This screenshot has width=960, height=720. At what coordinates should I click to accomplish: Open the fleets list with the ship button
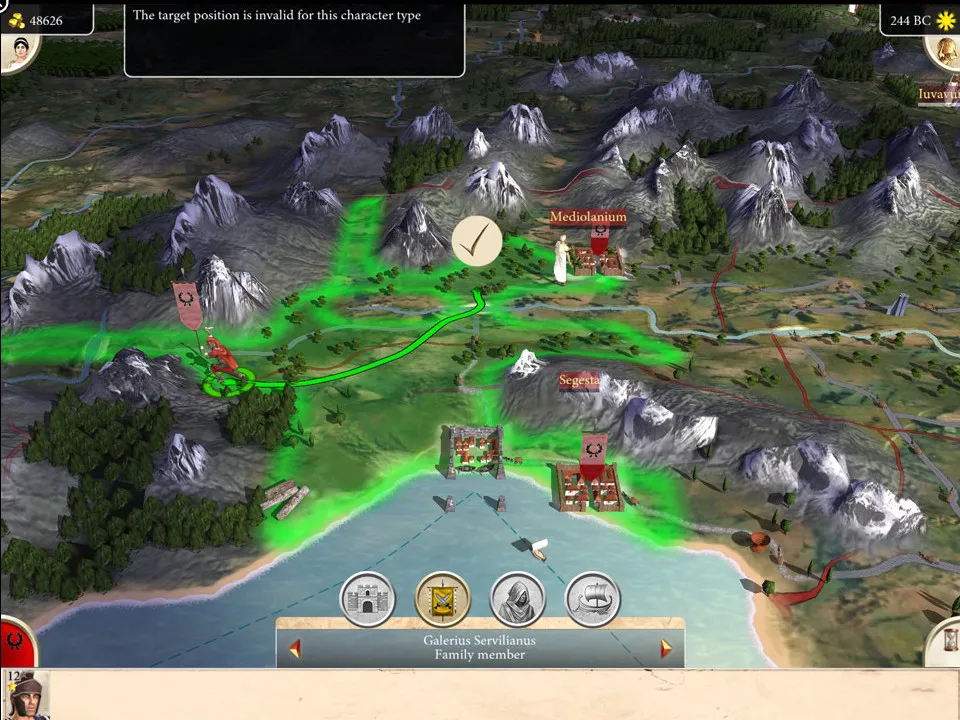593,599
